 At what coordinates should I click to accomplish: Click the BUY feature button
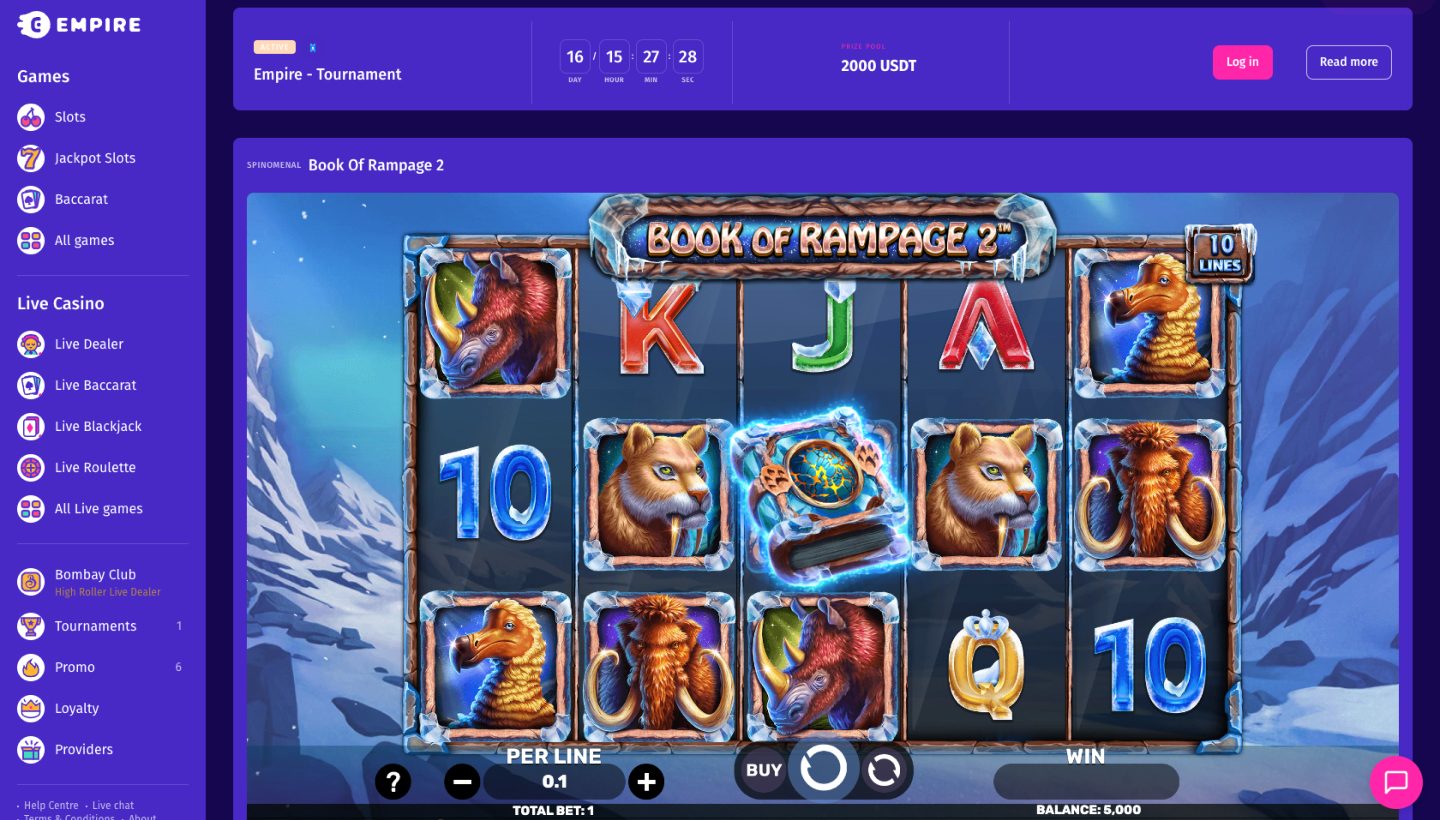pos(762,769)
